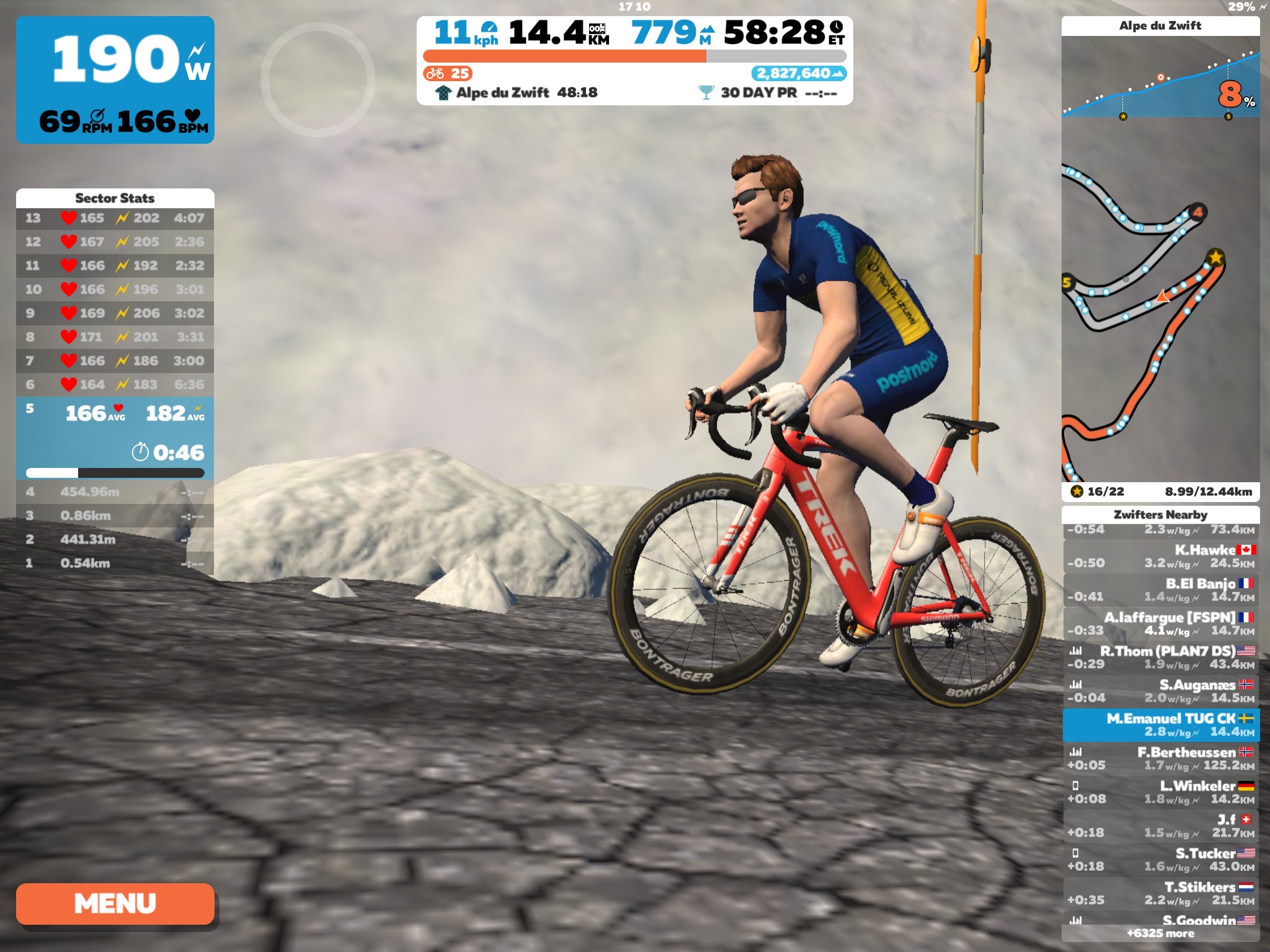Select the 30 DAY PR trophy entry
Image resolution: width=1270 pixels, height=952 pixels.
[x=768, y=93]
